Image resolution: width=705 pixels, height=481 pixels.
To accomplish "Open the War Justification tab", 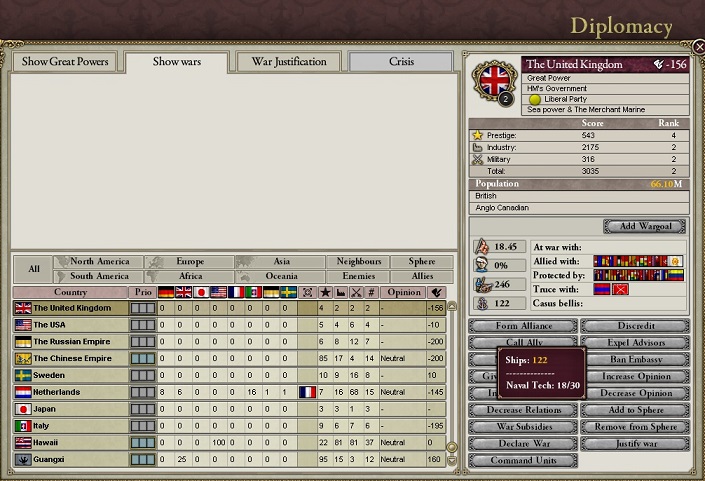I will click(x=288, y=62).
